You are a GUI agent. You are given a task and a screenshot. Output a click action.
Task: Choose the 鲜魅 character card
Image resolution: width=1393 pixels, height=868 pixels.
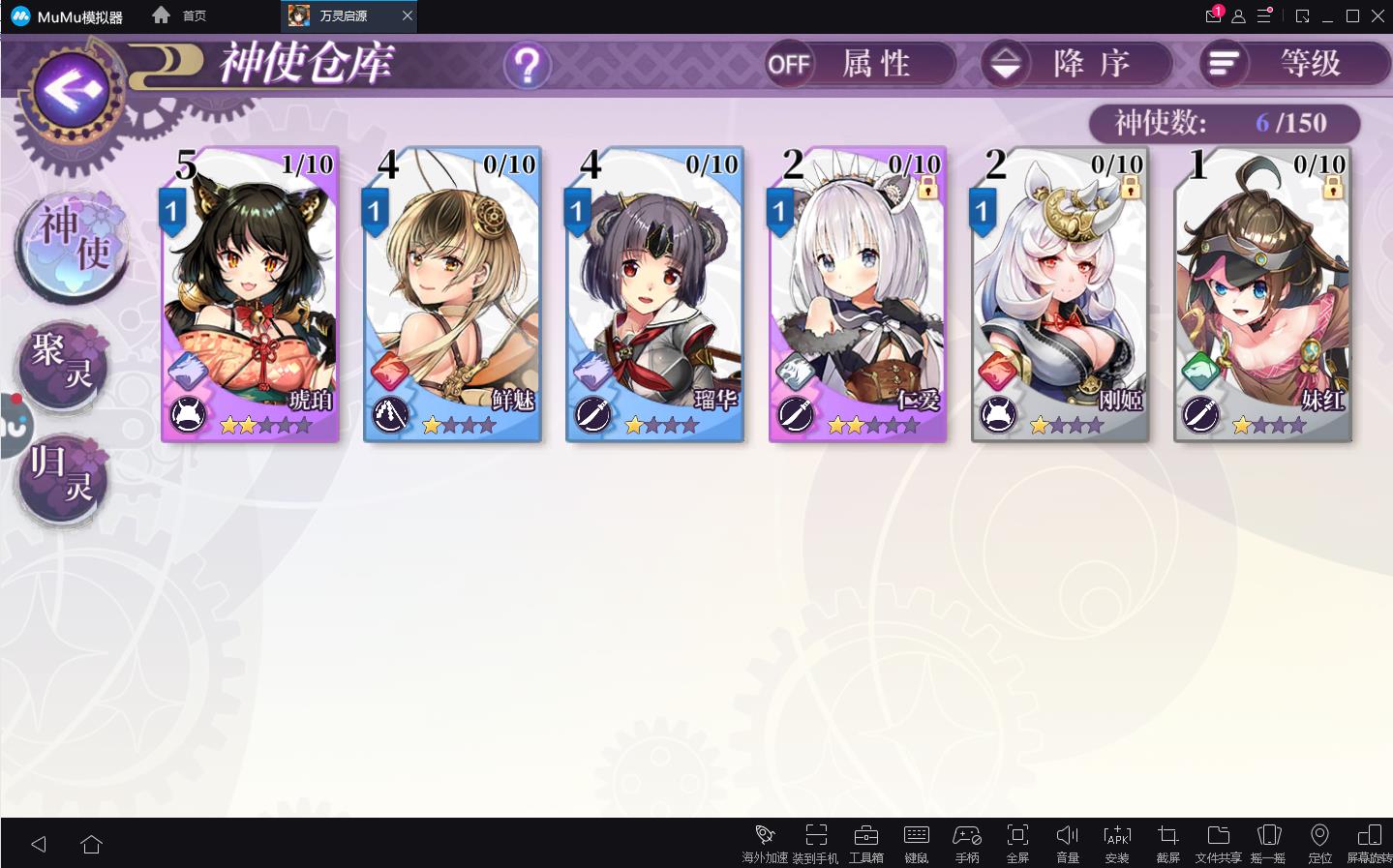(452, 295)
